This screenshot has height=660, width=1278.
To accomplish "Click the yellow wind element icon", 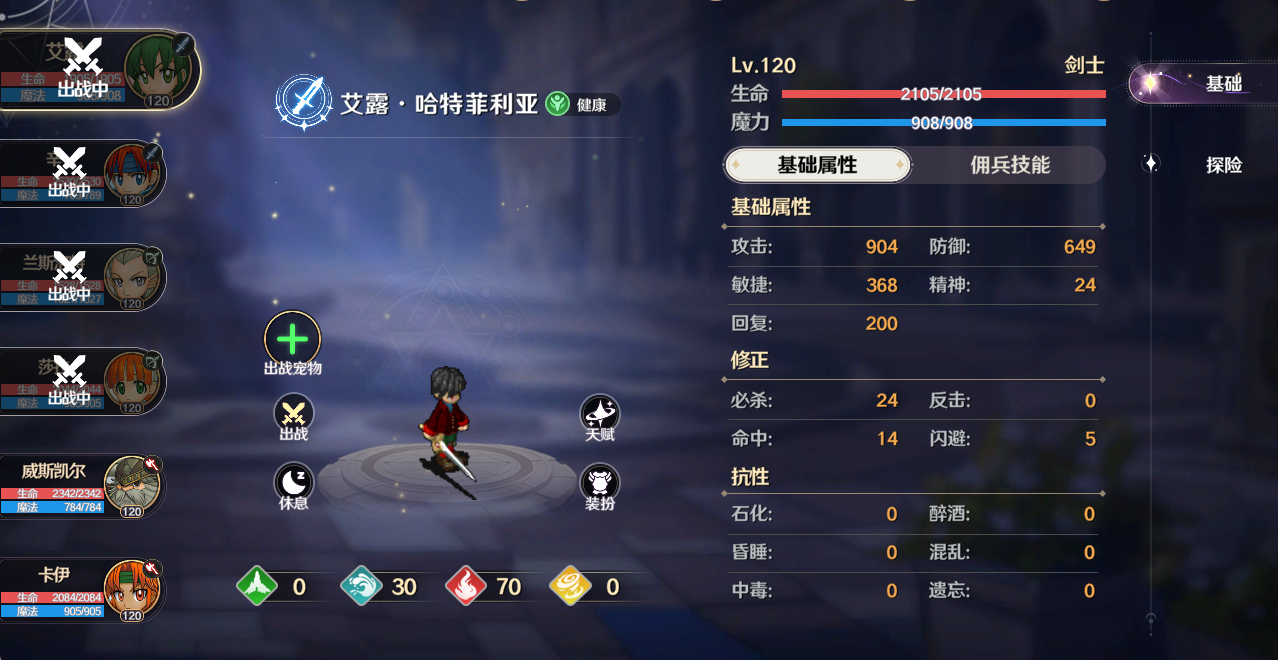I will tap(570, 587).
